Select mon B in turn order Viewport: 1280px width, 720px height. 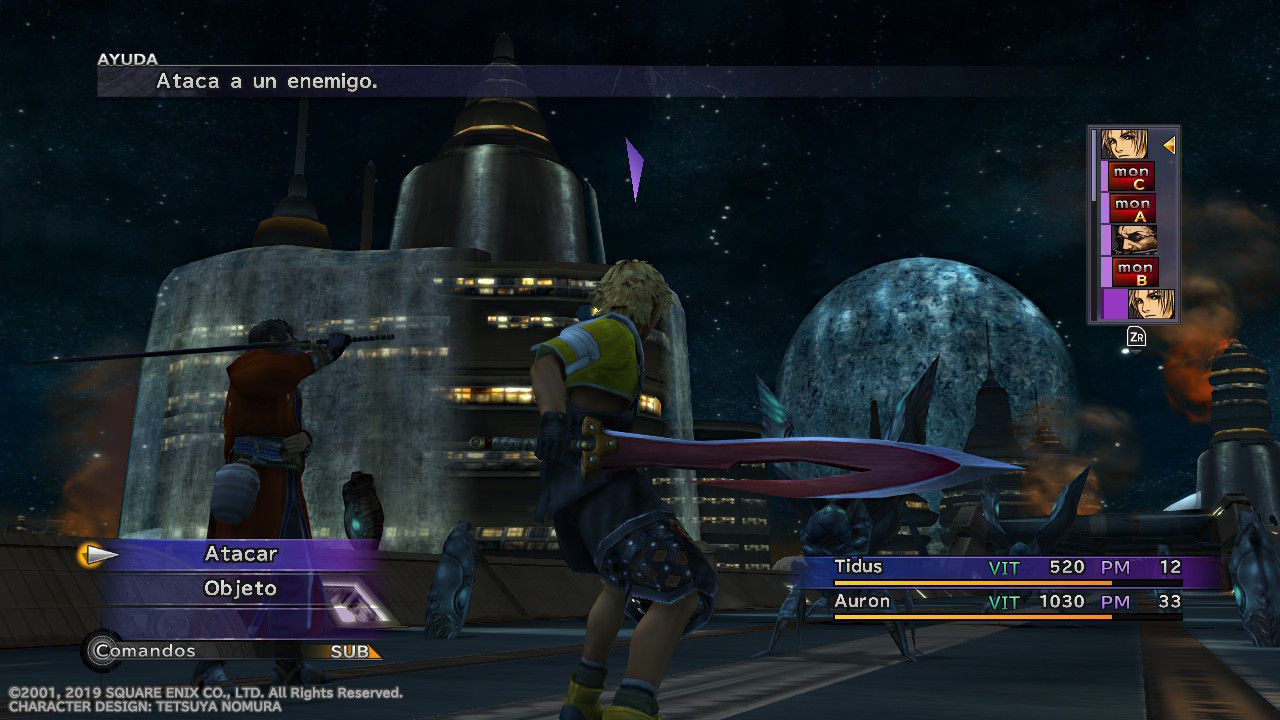1134,272
